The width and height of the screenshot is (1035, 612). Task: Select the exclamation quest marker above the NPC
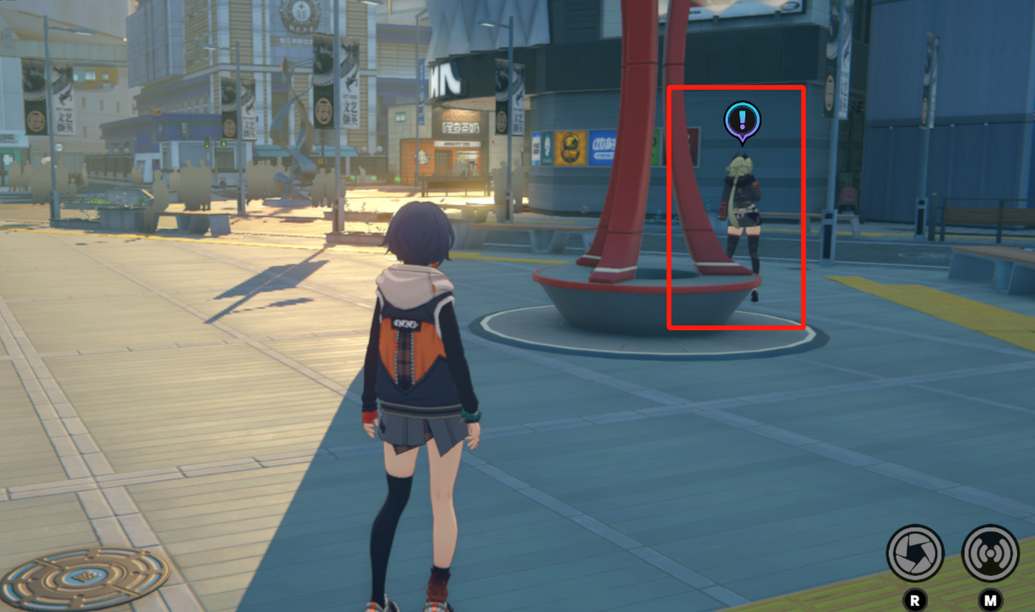(x=742, y=122)
